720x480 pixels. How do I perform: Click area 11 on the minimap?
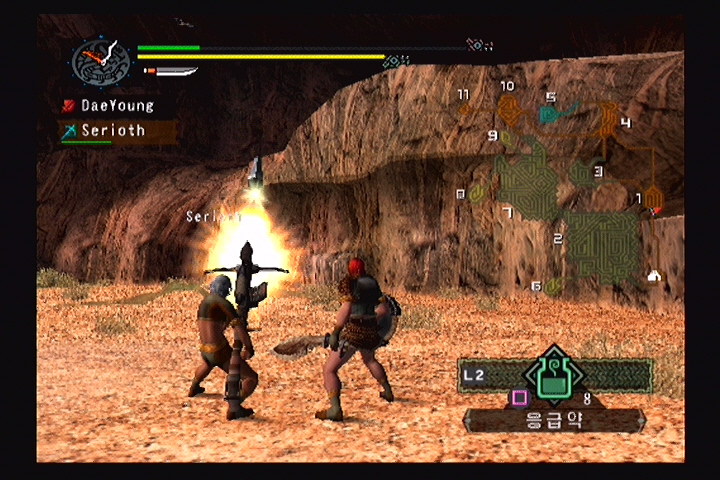[466, 108]
